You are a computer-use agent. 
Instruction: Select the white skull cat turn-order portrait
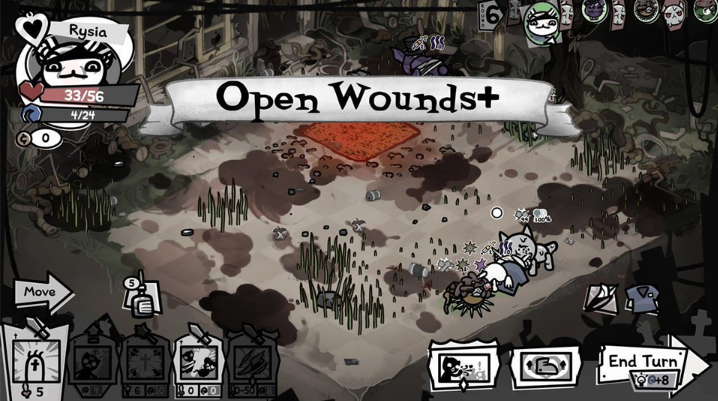click(673, 11)
